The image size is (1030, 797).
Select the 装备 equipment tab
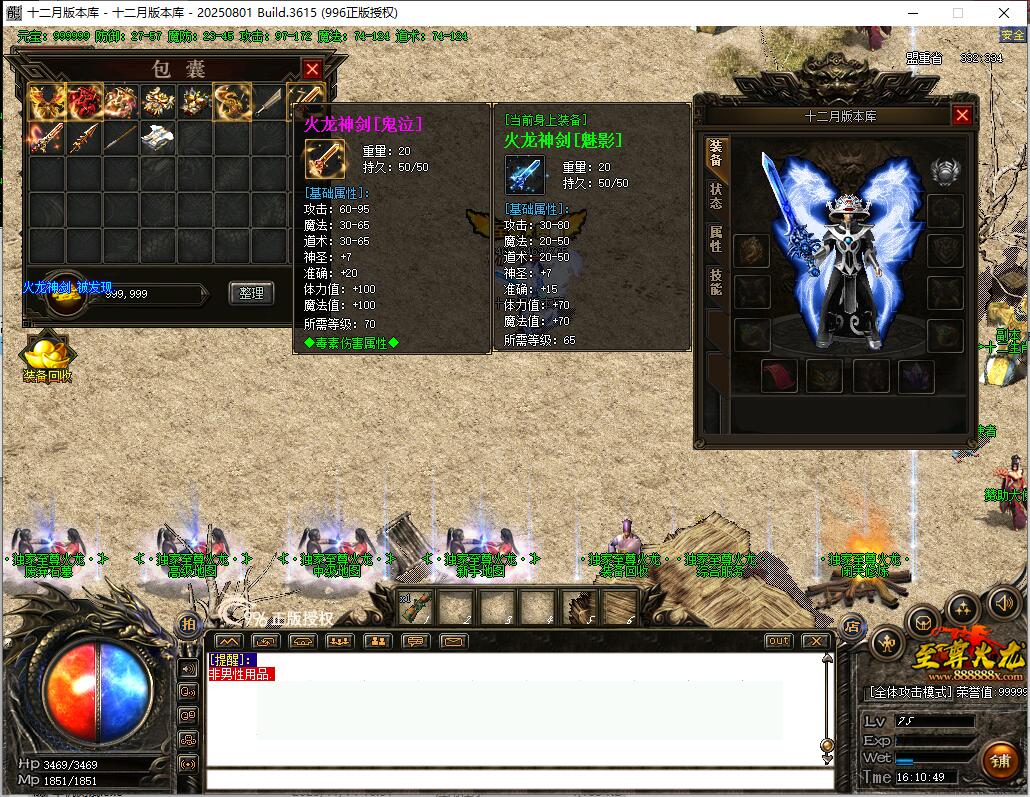pyautogui.click(x=716, y=152)
